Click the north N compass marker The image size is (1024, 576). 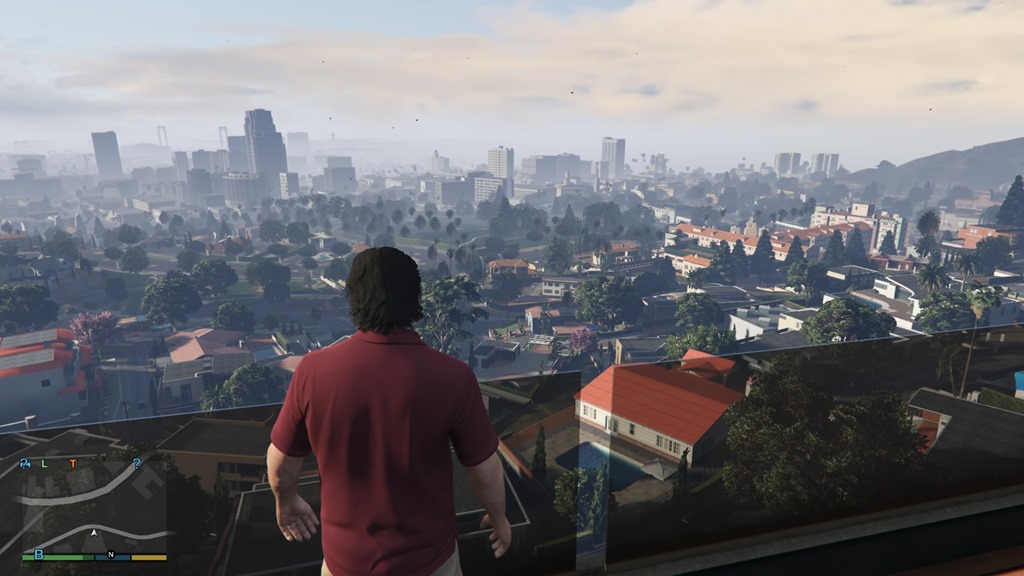click(111, 554)
